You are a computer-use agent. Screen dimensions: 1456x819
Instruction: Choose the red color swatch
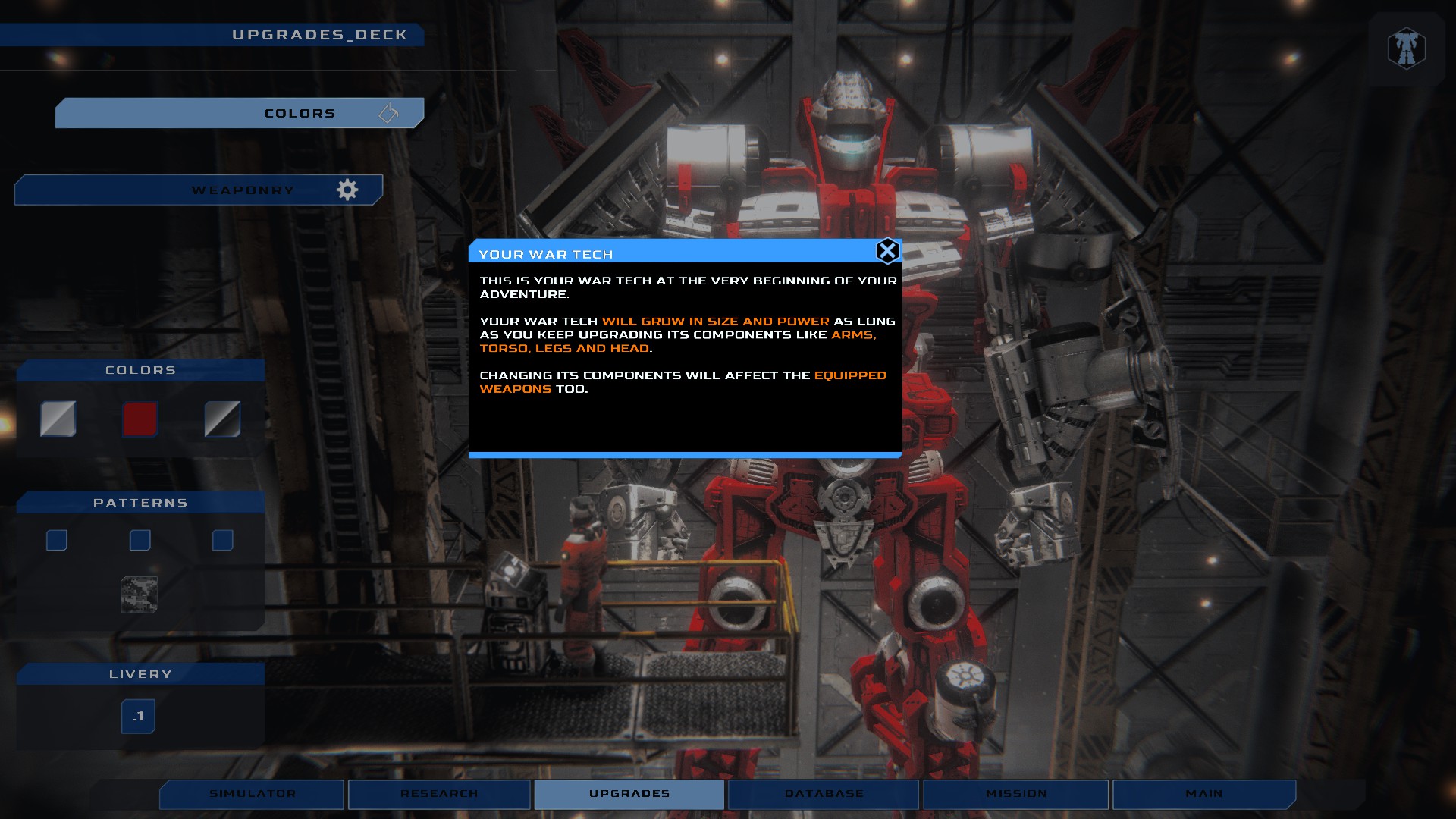click(140, 419)
